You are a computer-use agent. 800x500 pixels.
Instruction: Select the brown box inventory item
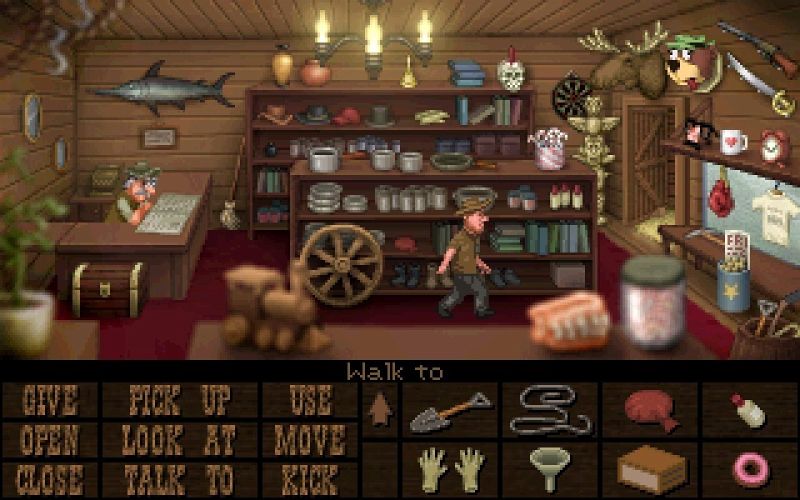(x=648, y=468)
